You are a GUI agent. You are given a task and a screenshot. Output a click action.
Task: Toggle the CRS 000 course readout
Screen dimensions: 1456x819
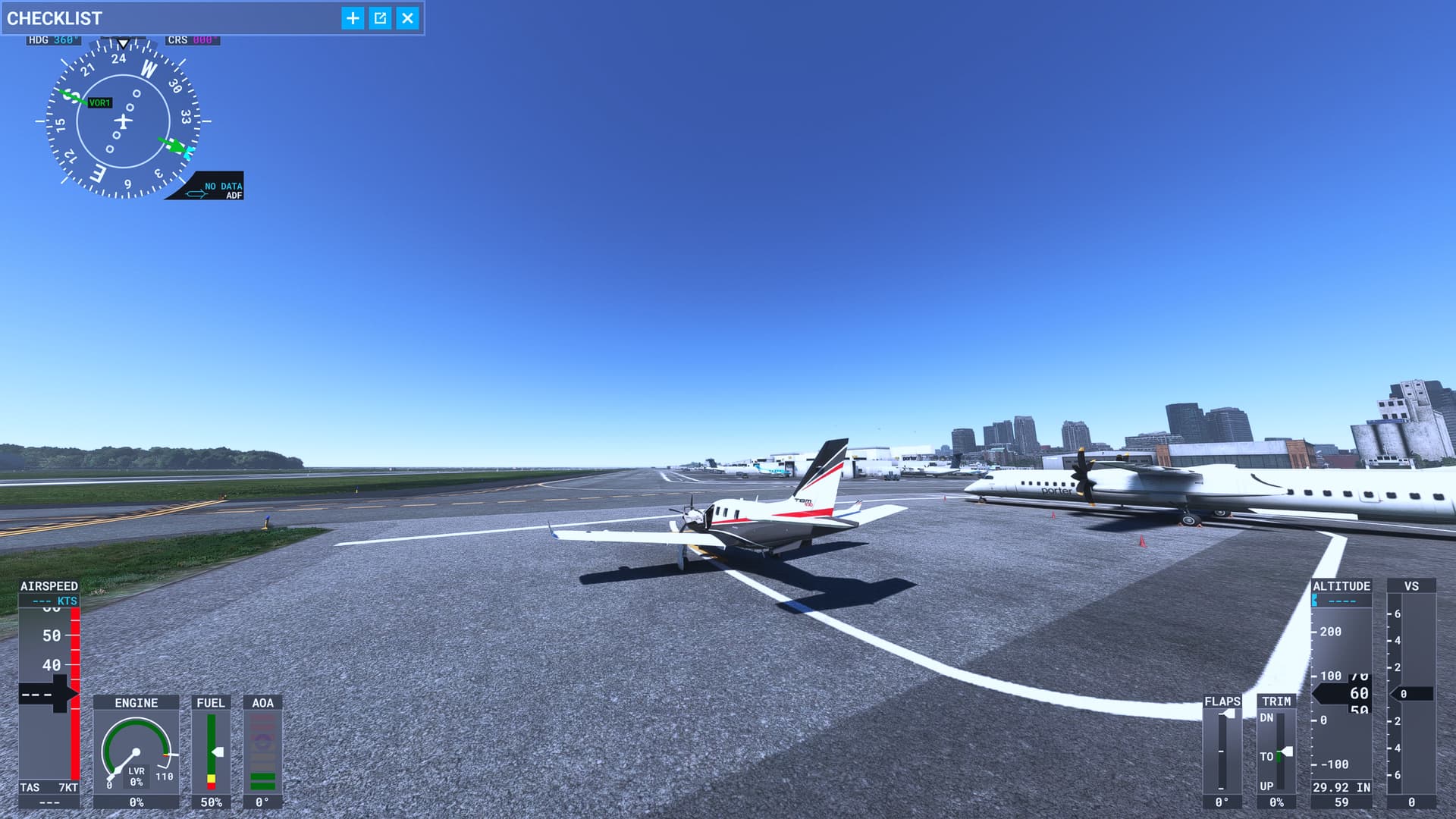tap(192, 40)
